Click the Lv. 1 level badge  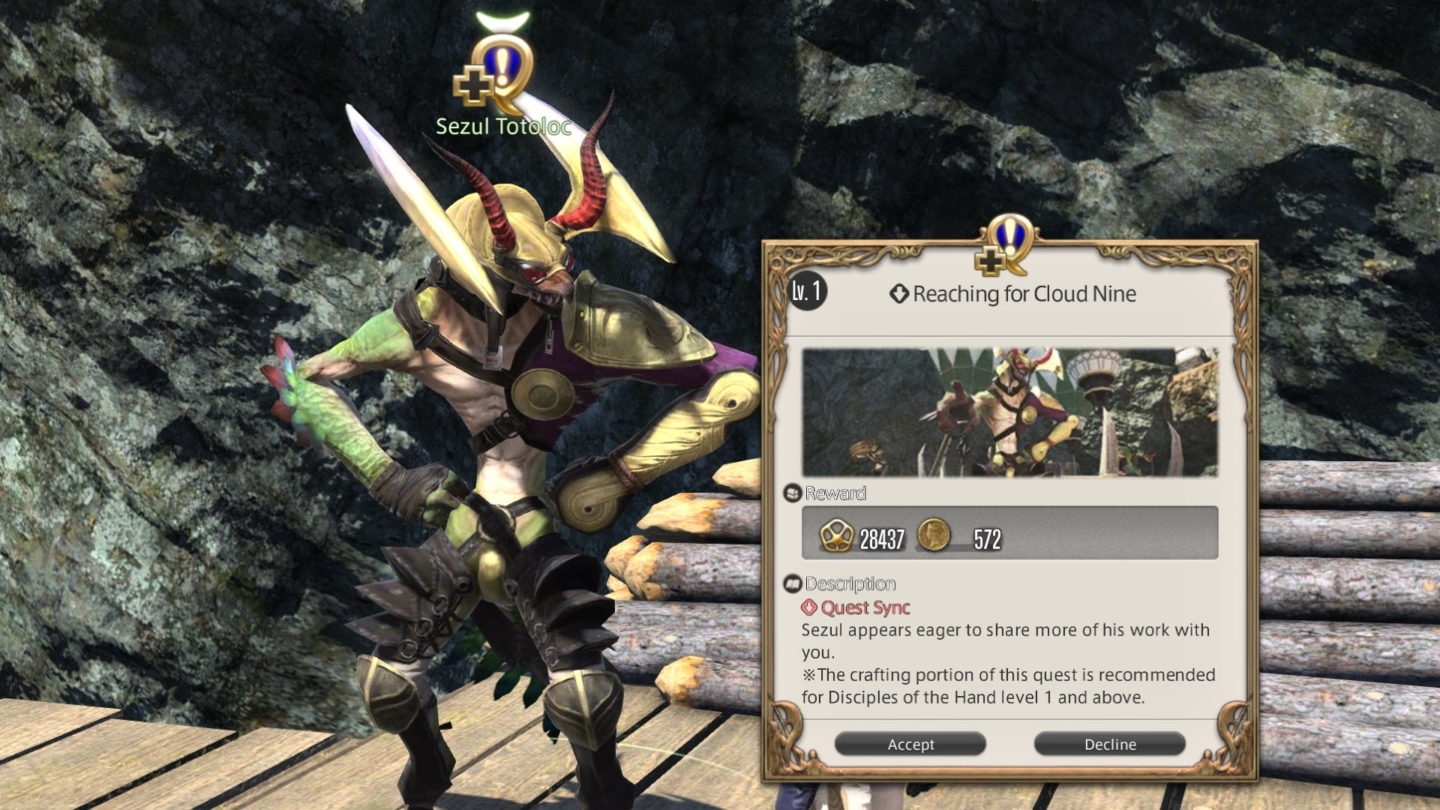coord(805,293)
